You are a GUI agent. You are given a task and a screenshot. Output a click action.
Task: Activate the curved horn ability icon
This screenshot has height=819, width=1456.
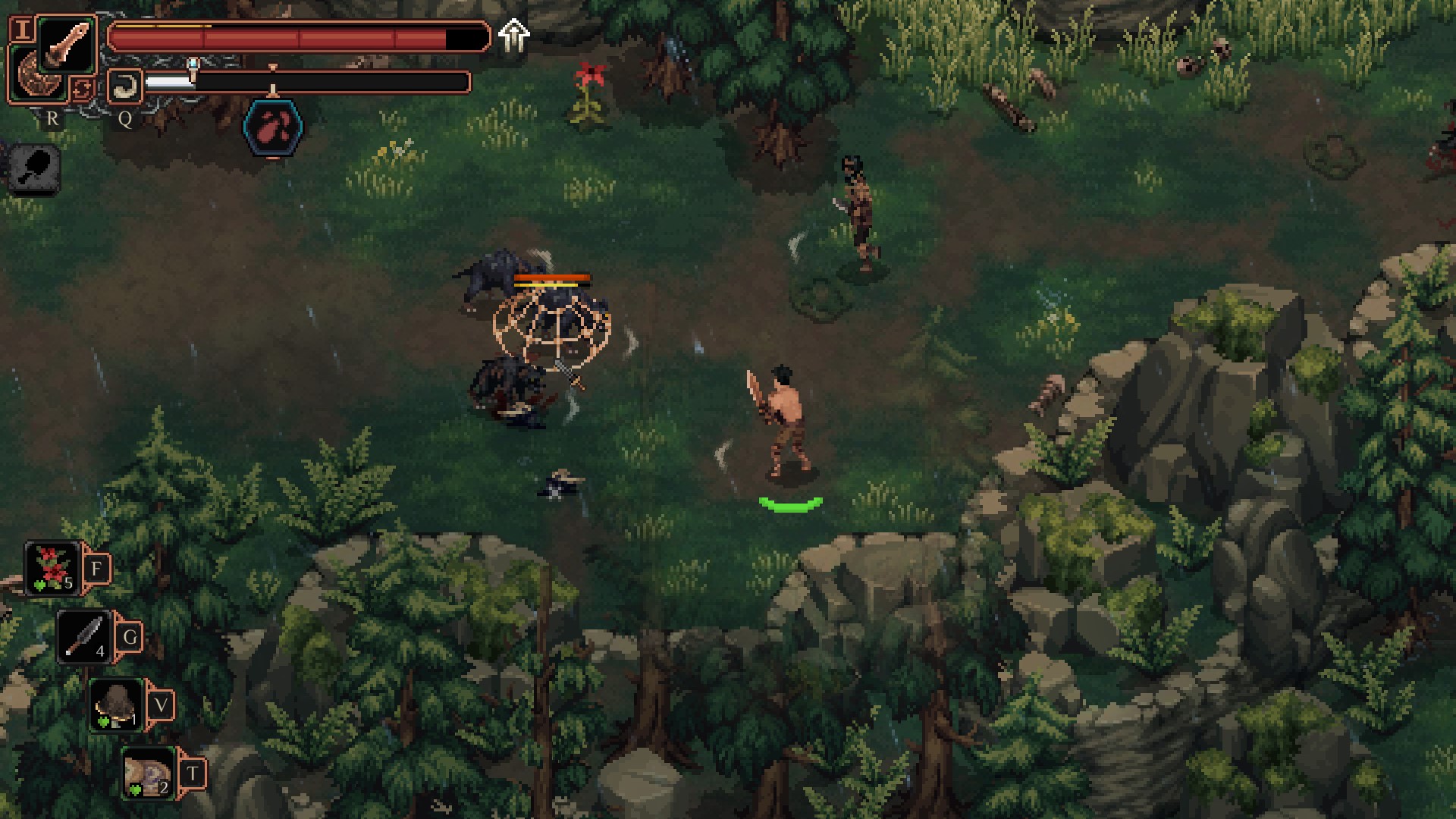(124, 86)
